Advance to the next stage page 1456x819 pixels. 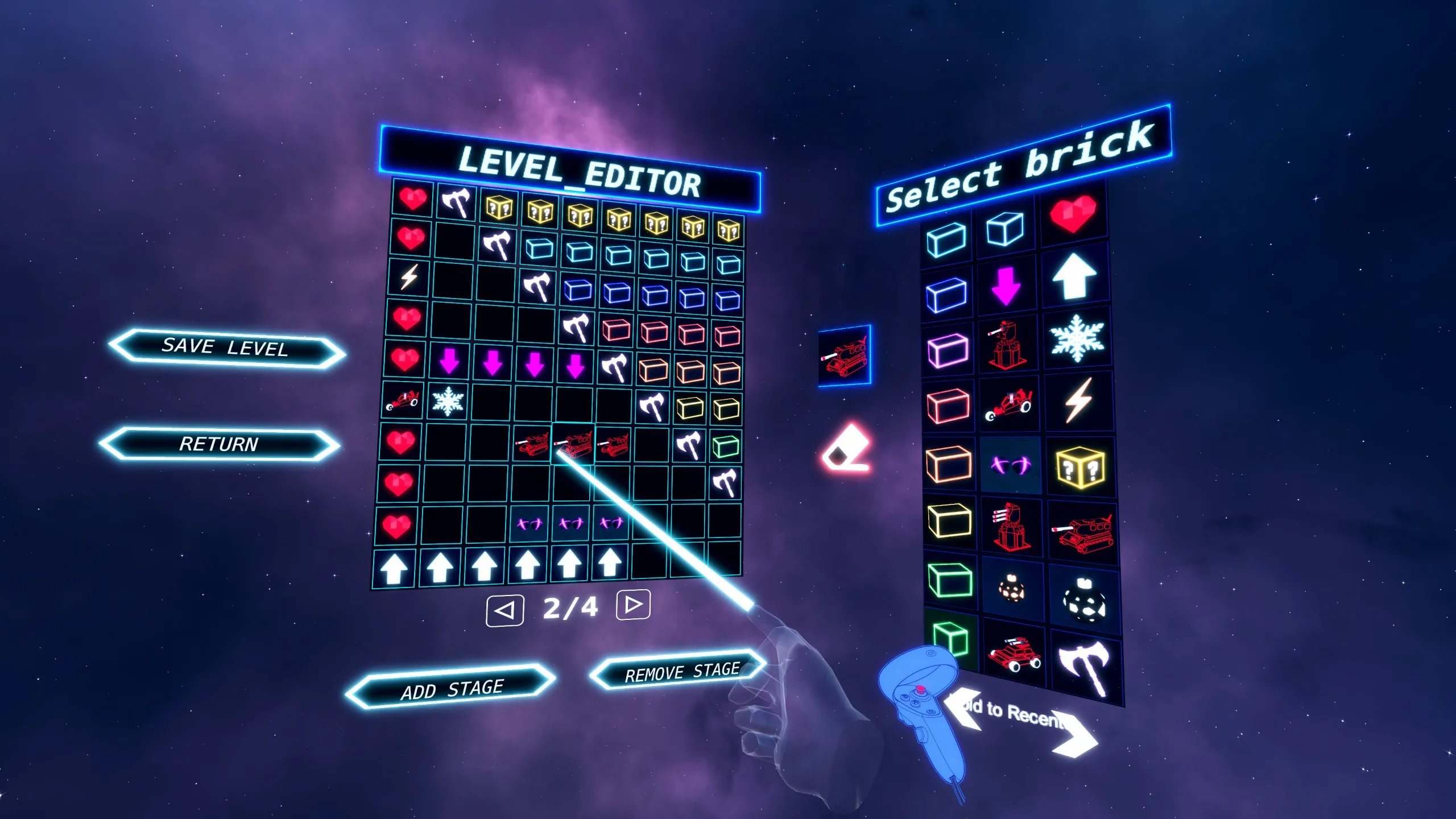tap(633, 604)
